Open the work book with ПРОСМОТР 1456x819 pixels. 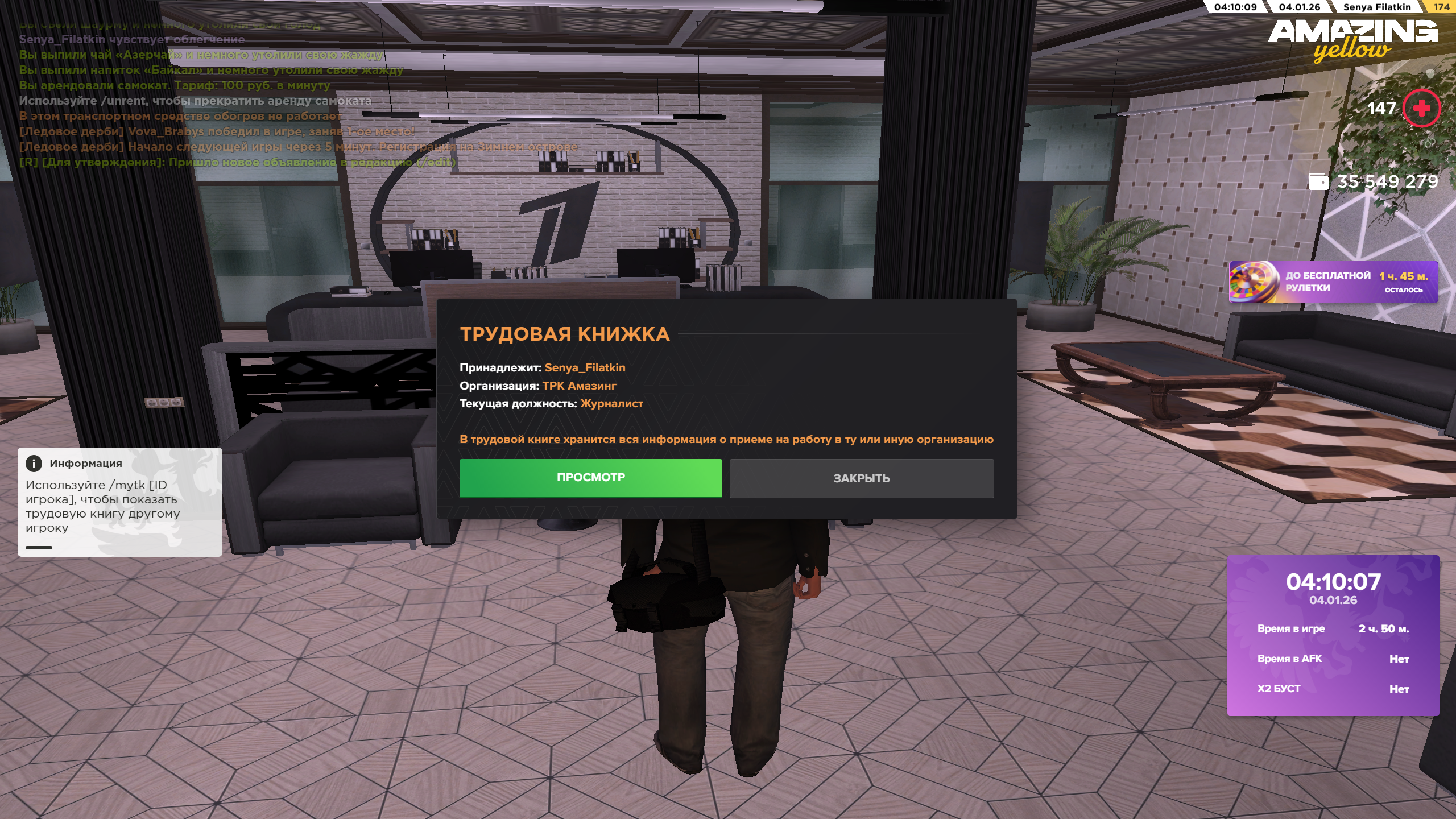coord(590,478)
